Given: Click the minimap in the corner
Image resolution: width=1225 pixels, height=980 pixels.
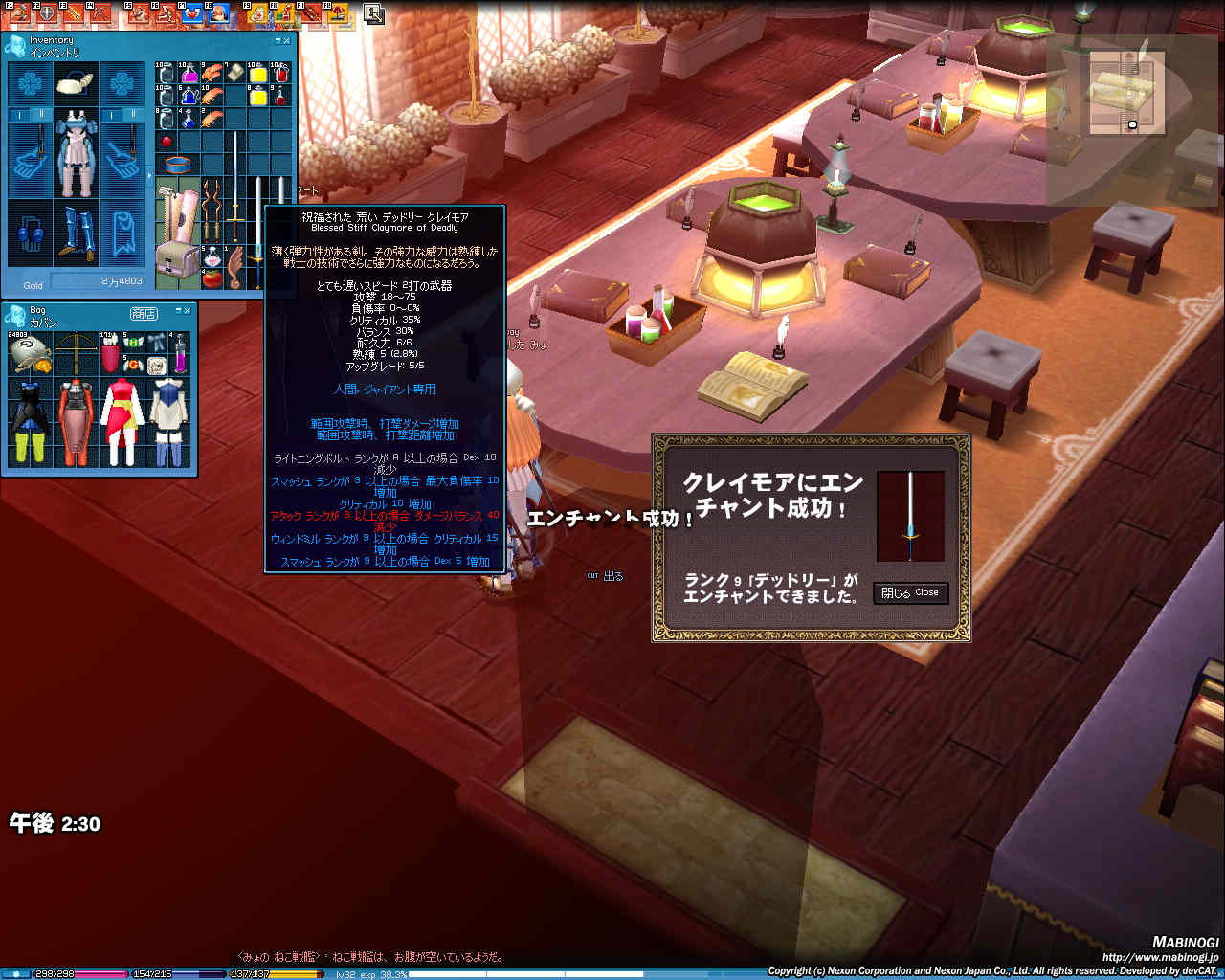Looking at the screenshot, I should 1125,91.
